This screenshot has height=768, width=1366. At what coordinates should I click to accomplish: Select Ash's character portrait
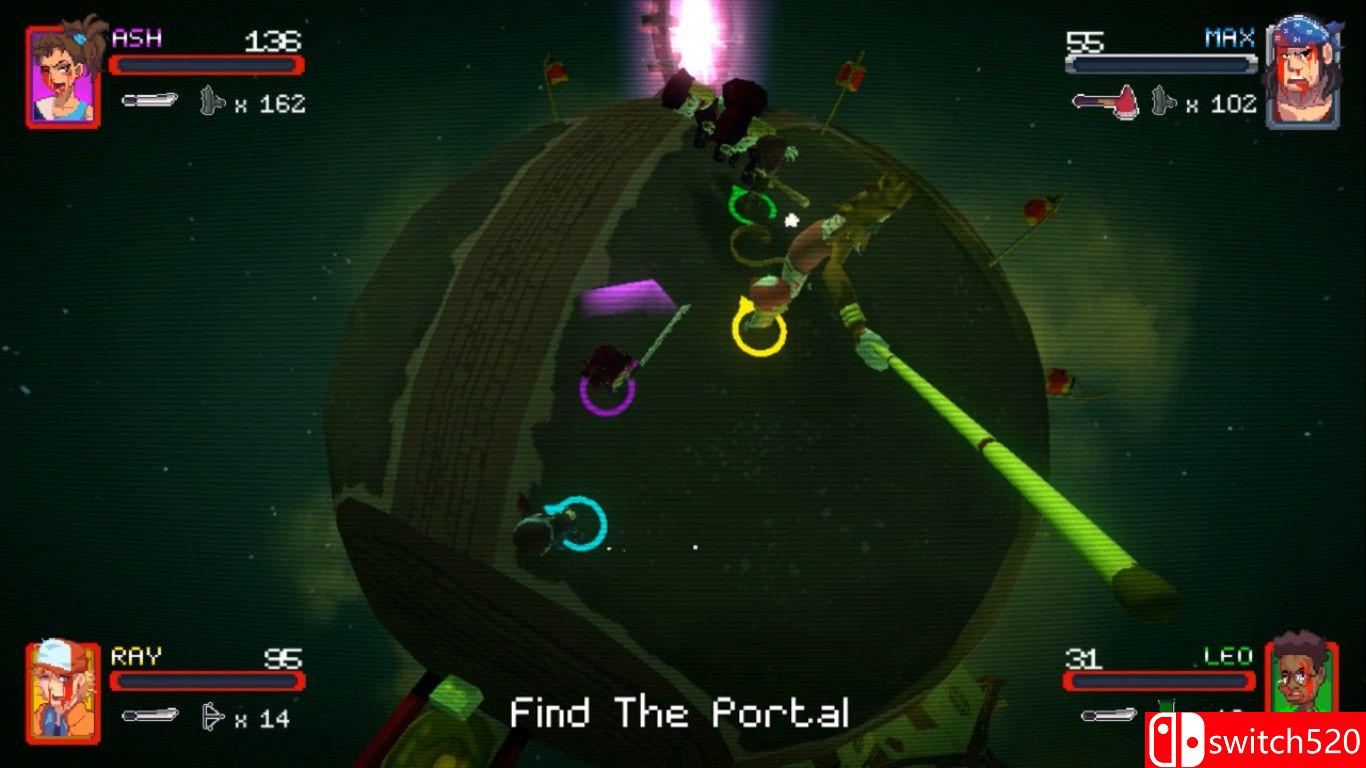(x=63, y=77)
